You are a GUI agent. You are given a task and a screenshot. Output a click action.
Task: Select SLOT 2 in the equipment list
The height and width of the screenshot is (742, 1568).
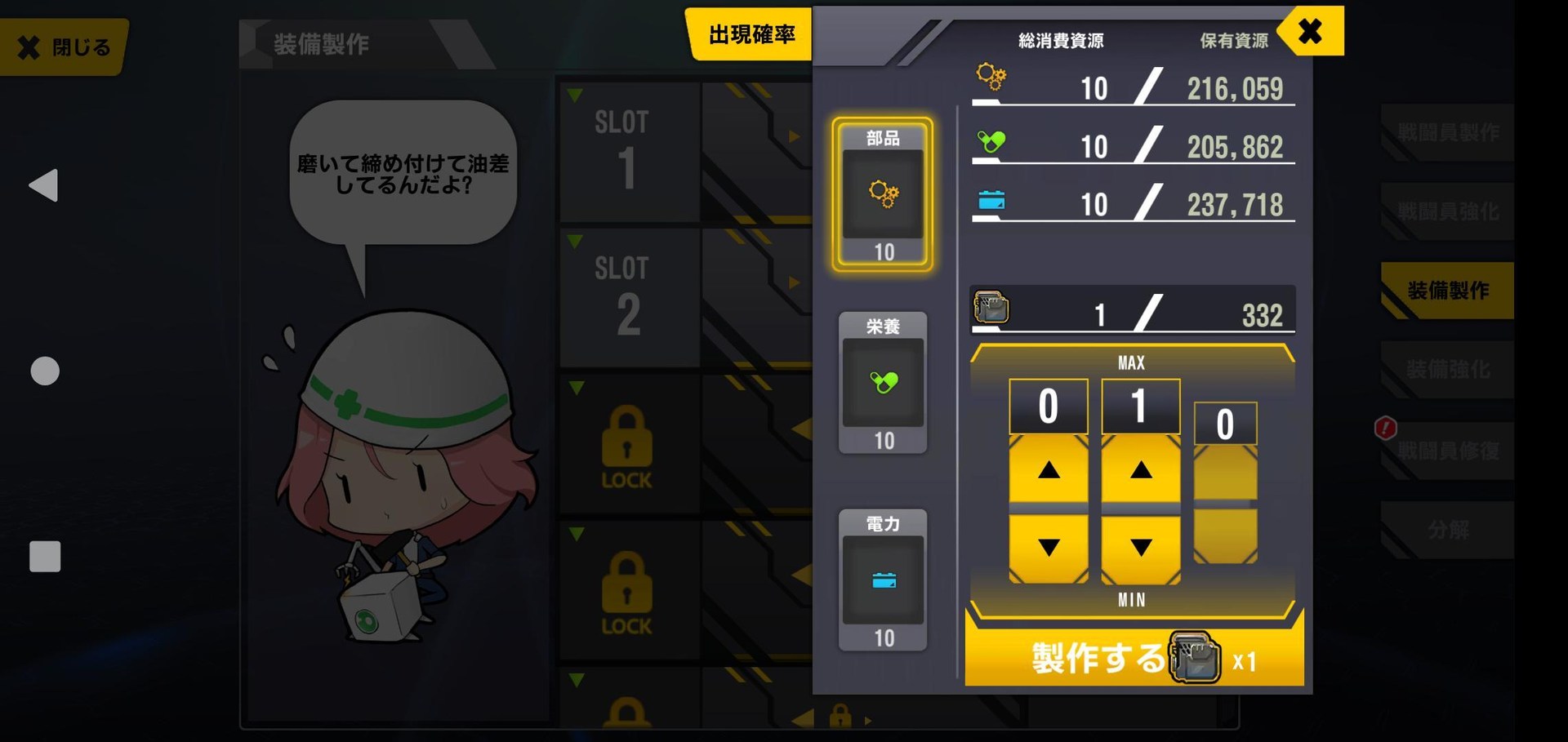629,292
